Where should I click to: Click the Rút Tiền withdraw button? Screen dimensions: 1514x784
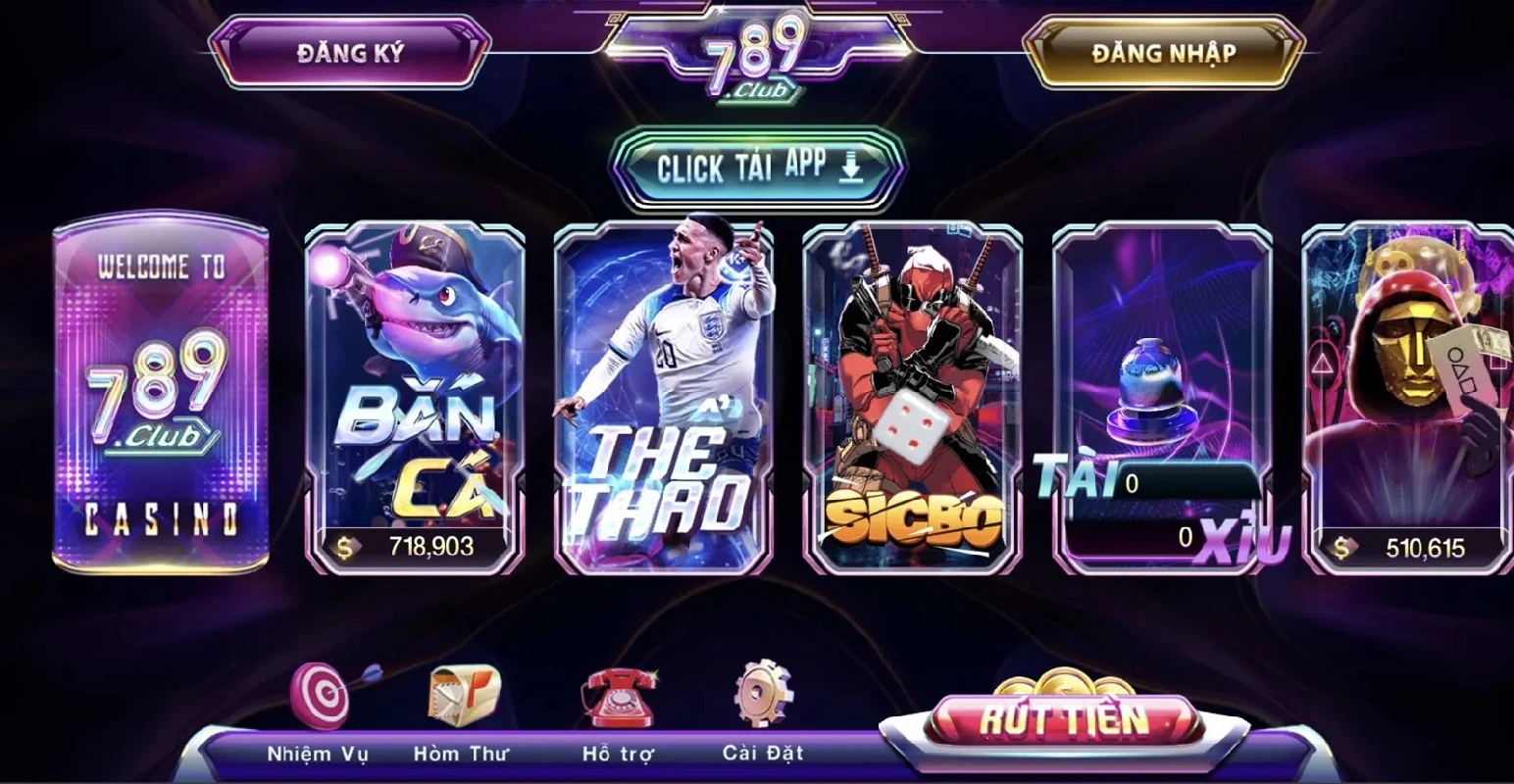coord(1064,721)
